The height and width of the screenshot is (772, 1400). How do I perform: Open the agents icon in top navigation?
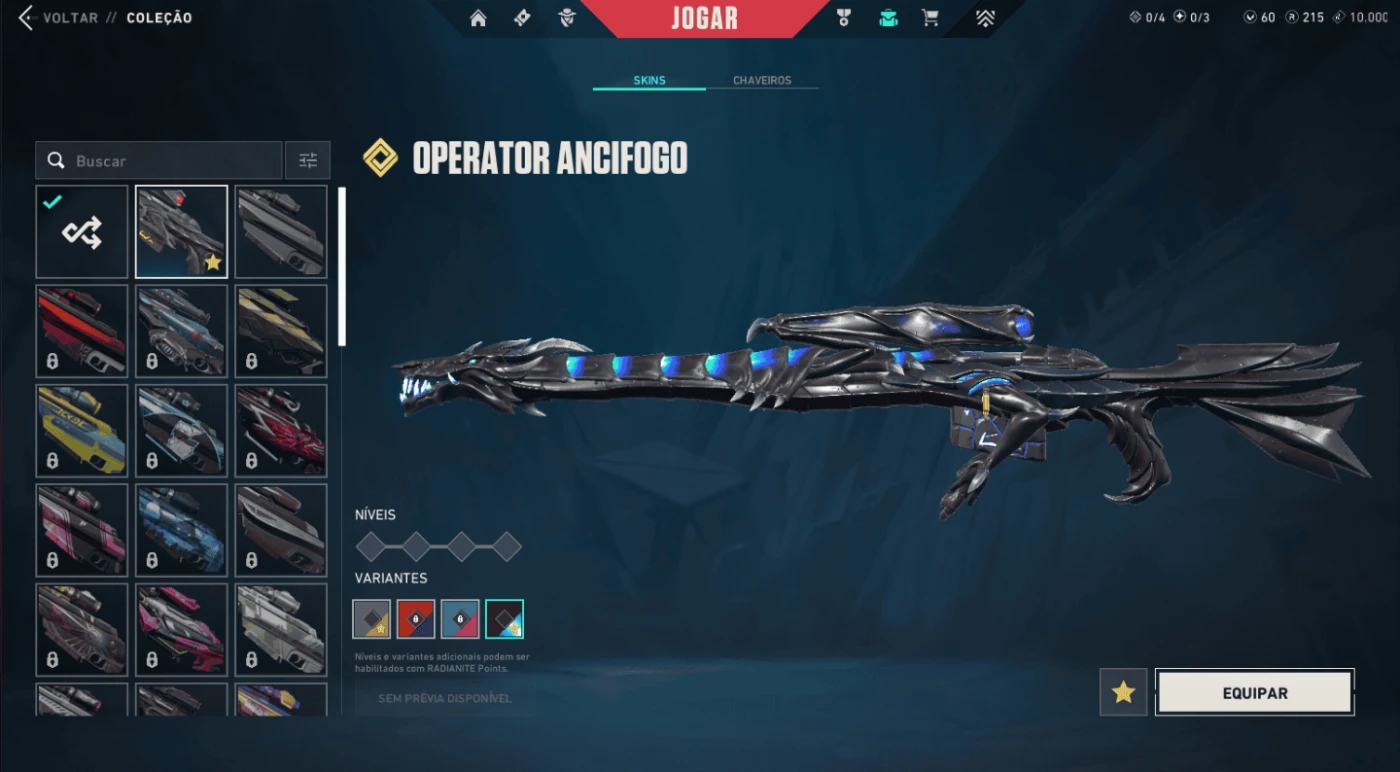click(x=567, y=18)
